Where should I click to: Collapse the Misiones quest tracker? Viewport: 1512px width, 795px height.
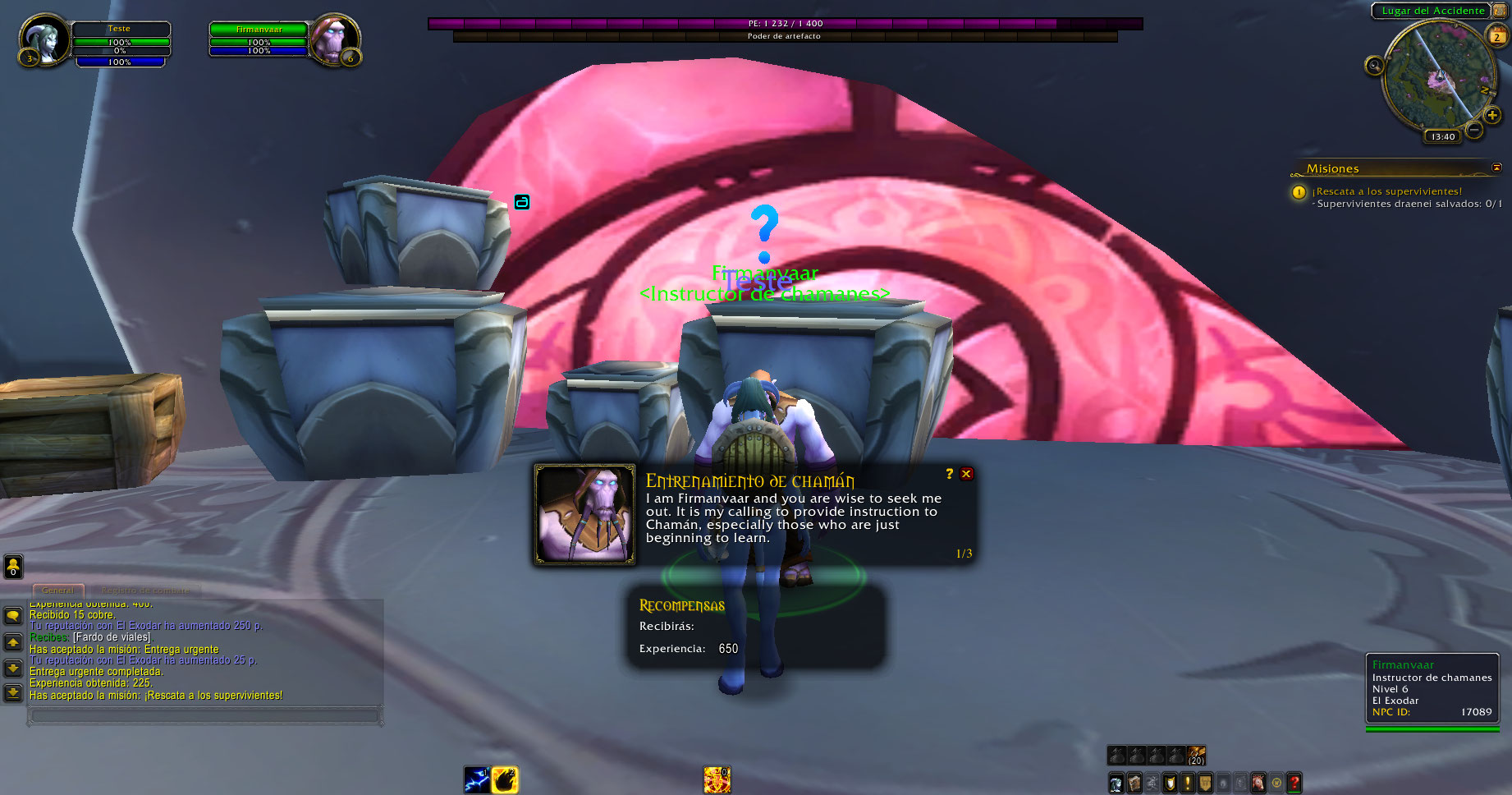(1496, 168)
